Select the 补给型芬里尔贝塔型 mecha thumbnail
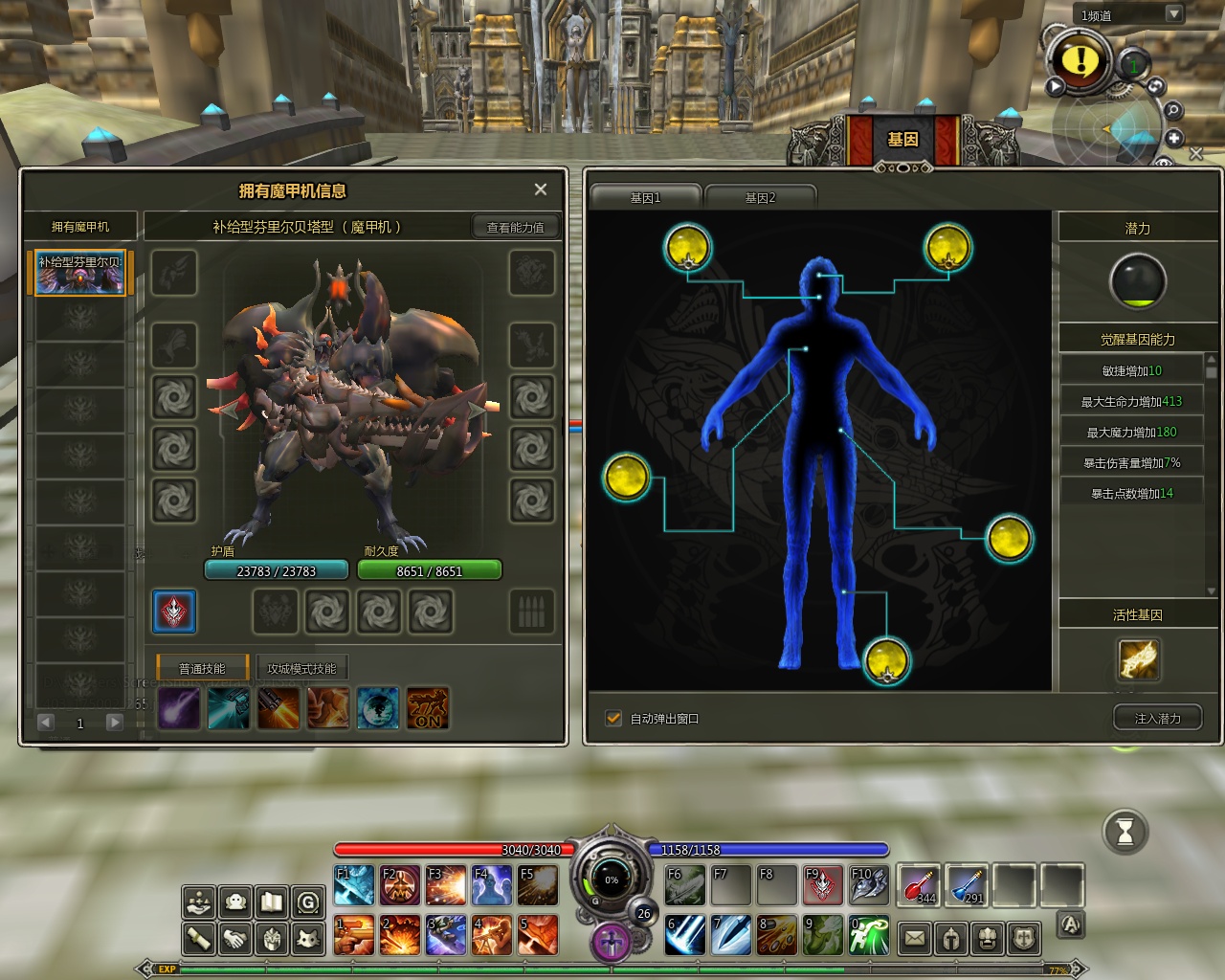This screenshot has height=980, width=1225. 80,273
